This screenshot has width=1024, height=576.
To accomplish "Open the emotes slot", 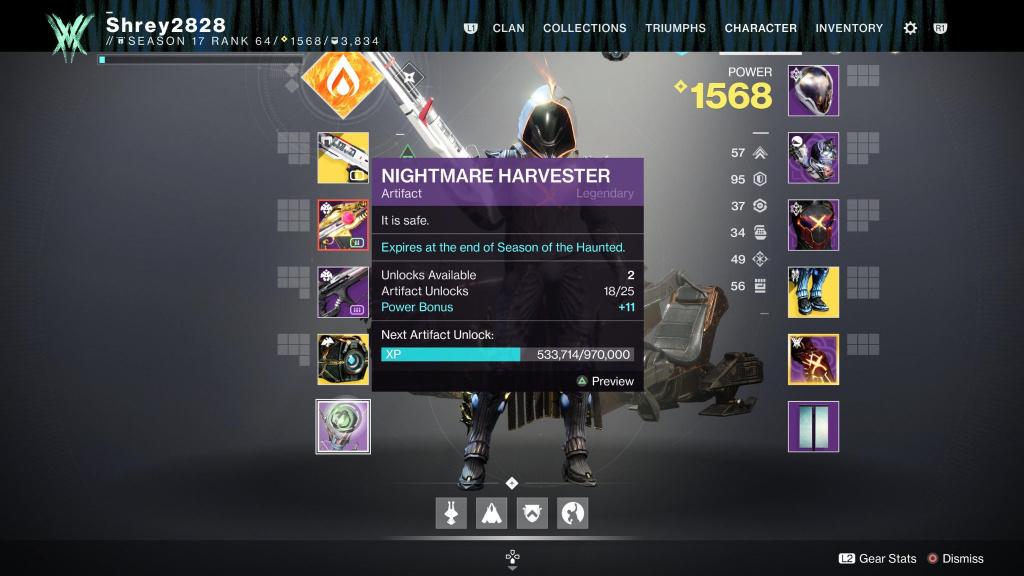I will (x=572, y=513).
